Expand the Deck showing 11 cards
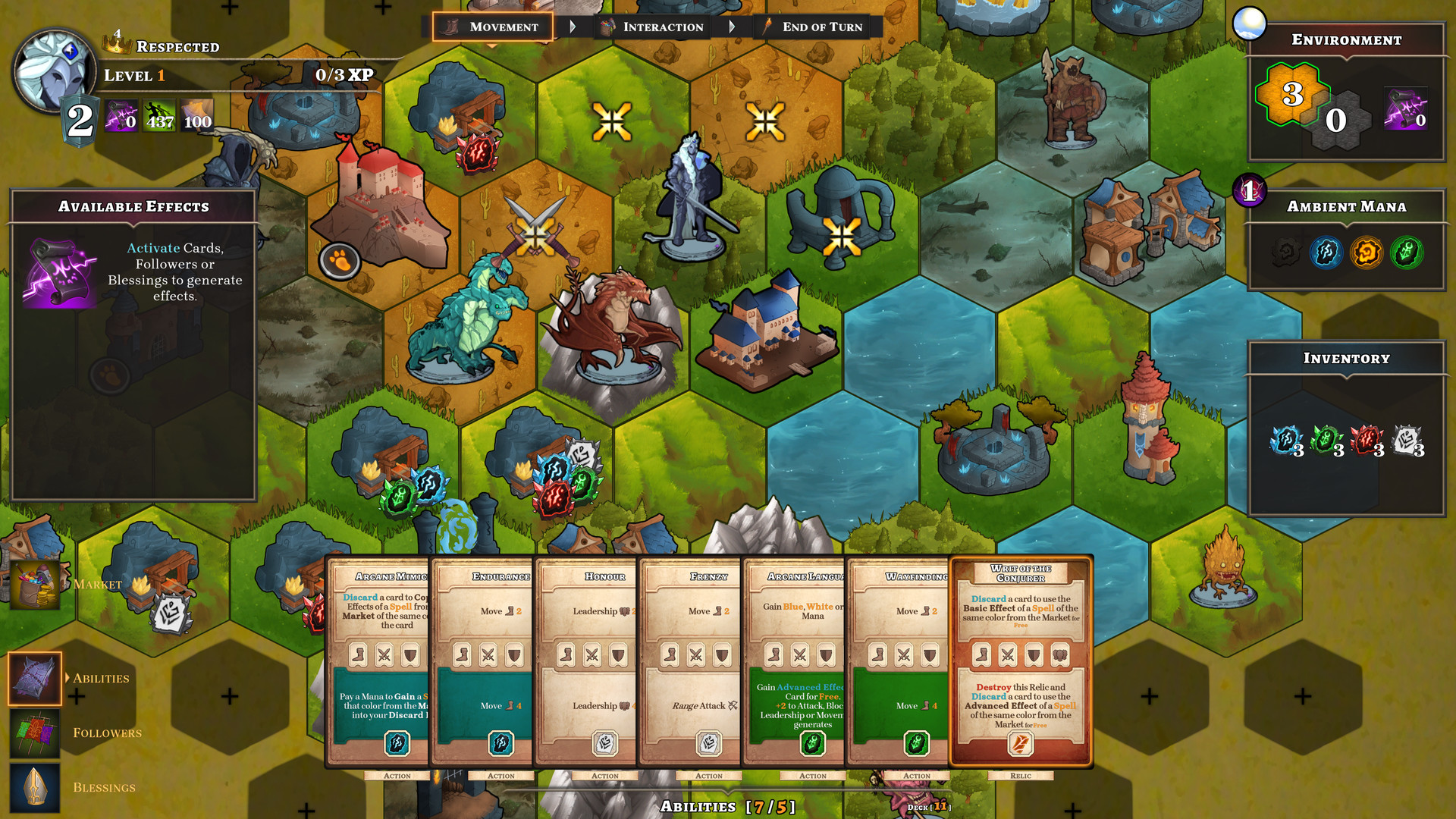This screenshot has height=819, width=1456. (x=929, y=808)
